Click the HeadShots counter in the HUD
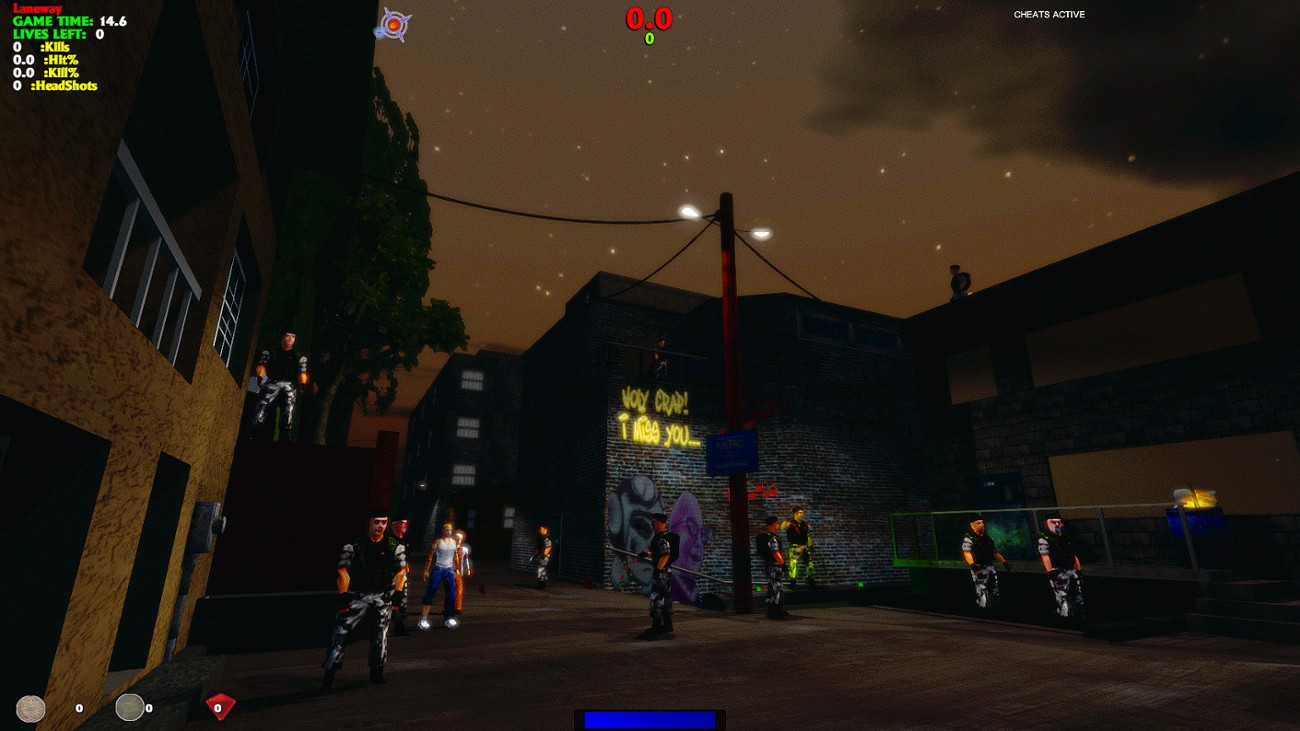1300x731 pixels. tap(55, 85)
